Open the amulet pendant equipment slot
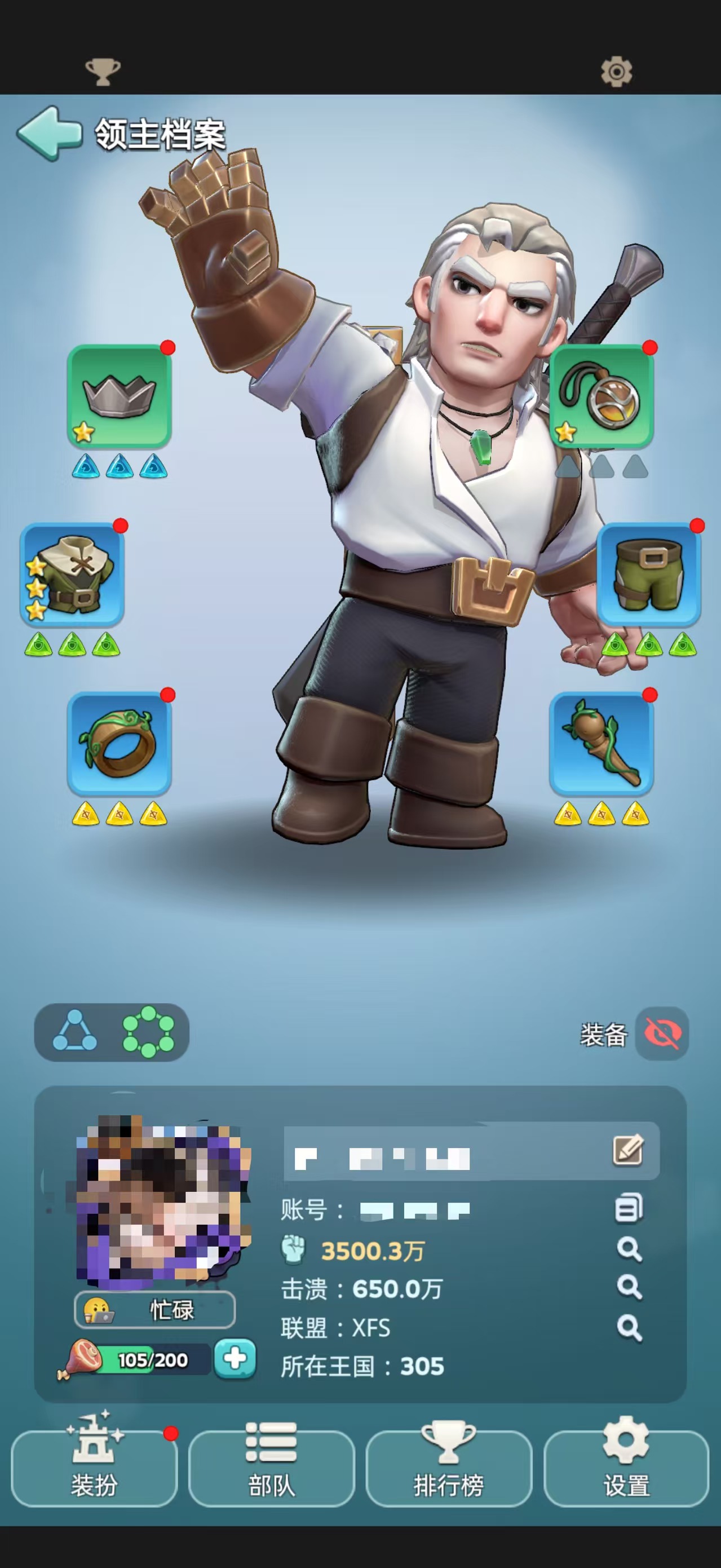721x1568 pixels. point(601,396)
